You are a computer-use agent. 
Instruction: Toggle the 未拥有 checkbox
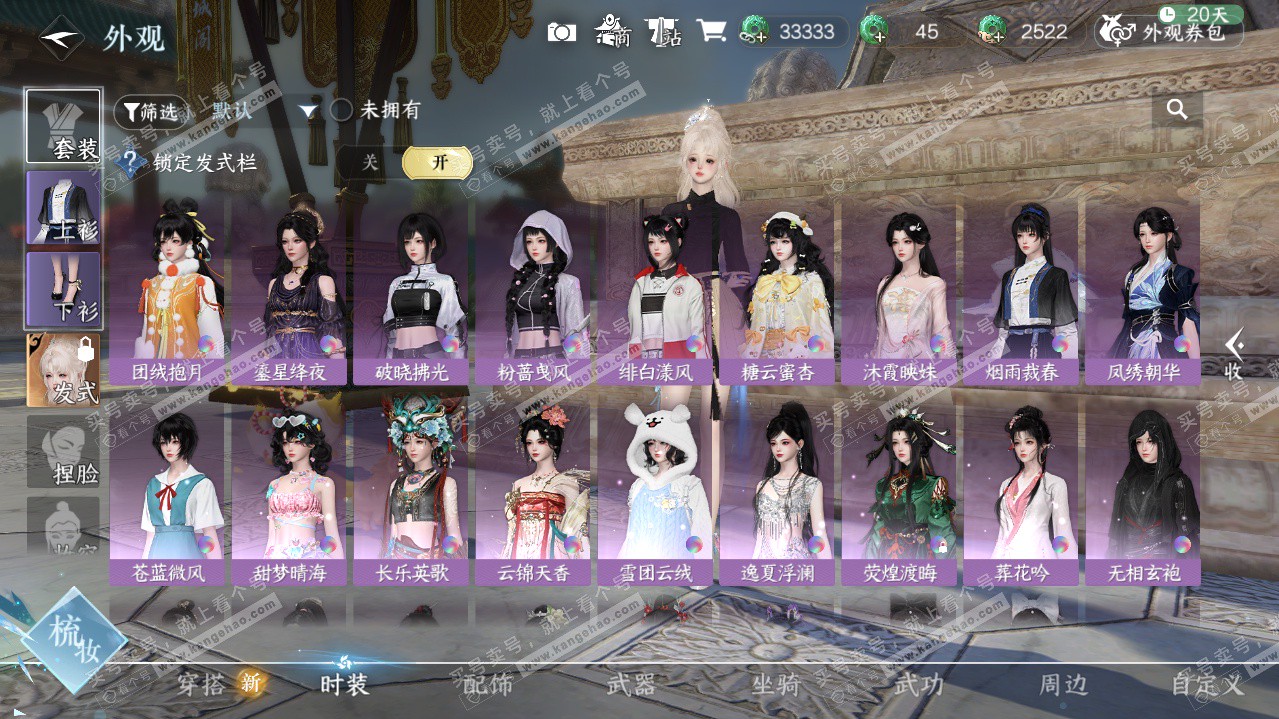tap(342, 110)
